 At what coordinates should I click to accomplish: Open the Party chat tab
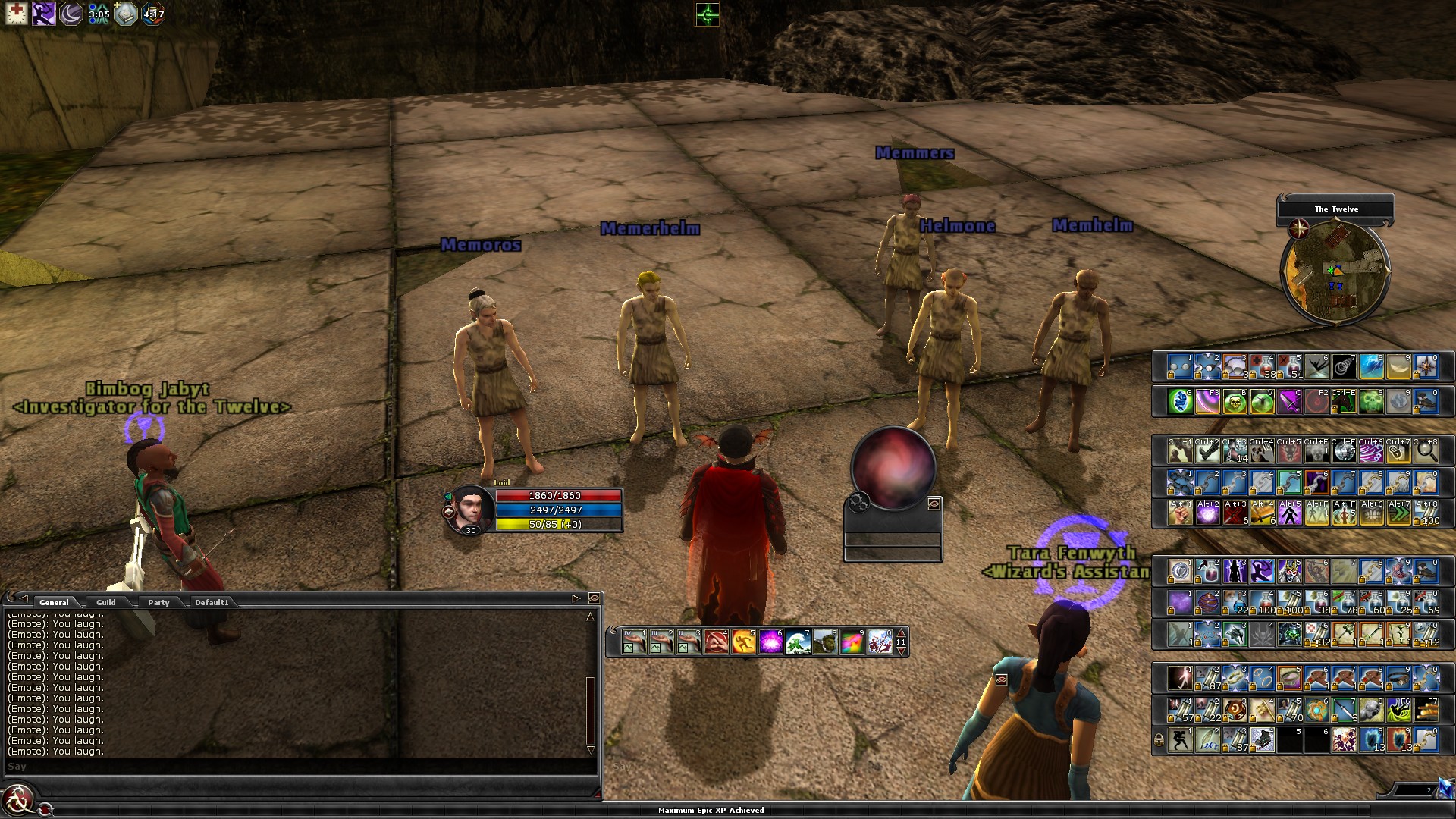(x=158, y=602)
